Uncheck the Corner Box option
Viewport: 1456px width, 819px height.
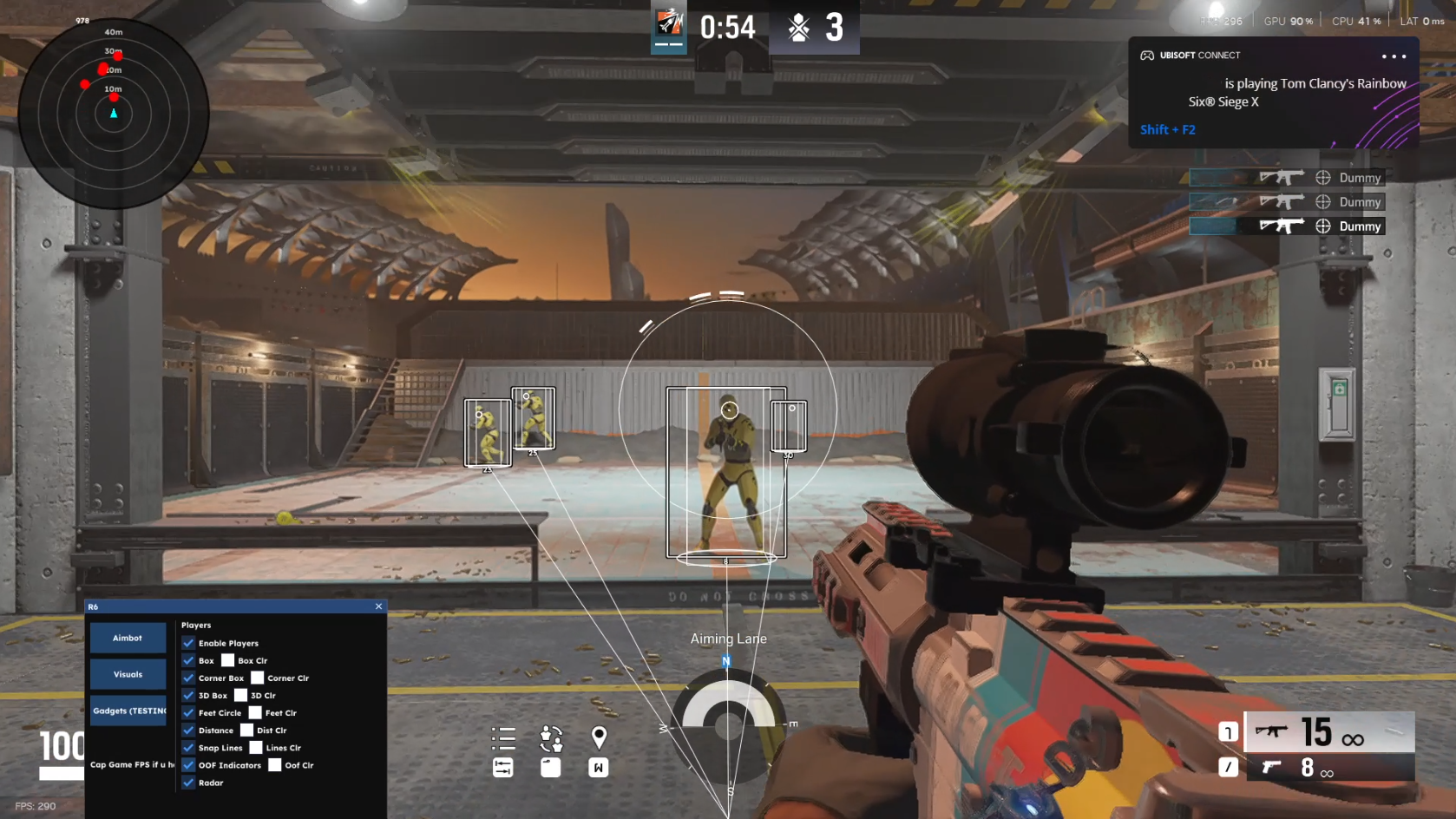pos(188,678)
